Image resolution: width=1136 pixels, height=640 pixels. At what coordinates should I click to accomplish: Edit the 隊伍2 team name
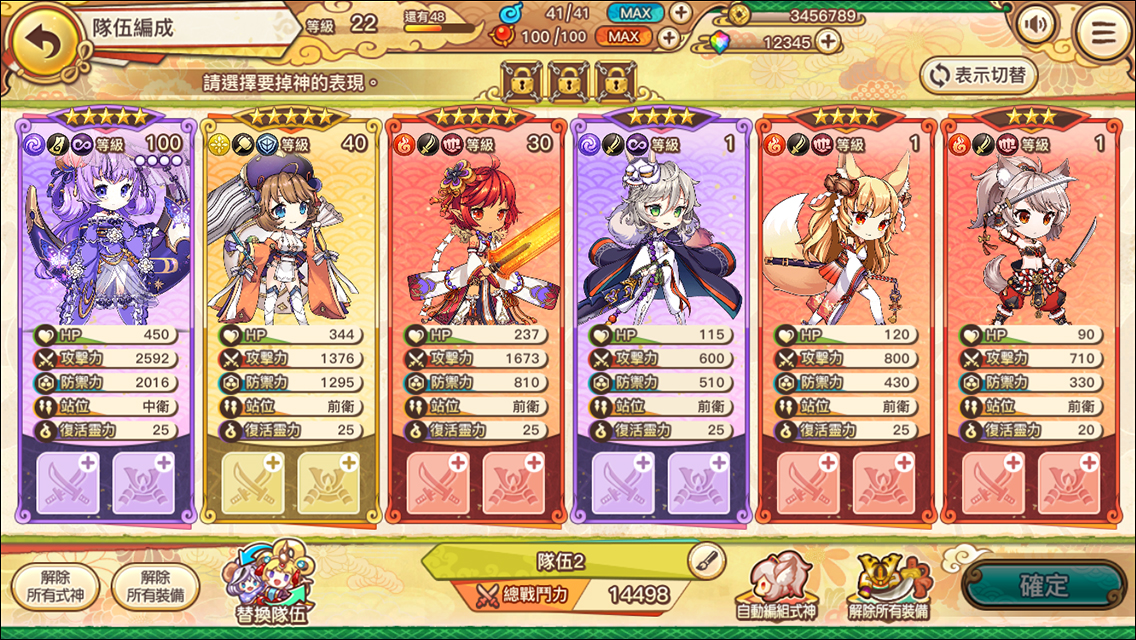706,561
